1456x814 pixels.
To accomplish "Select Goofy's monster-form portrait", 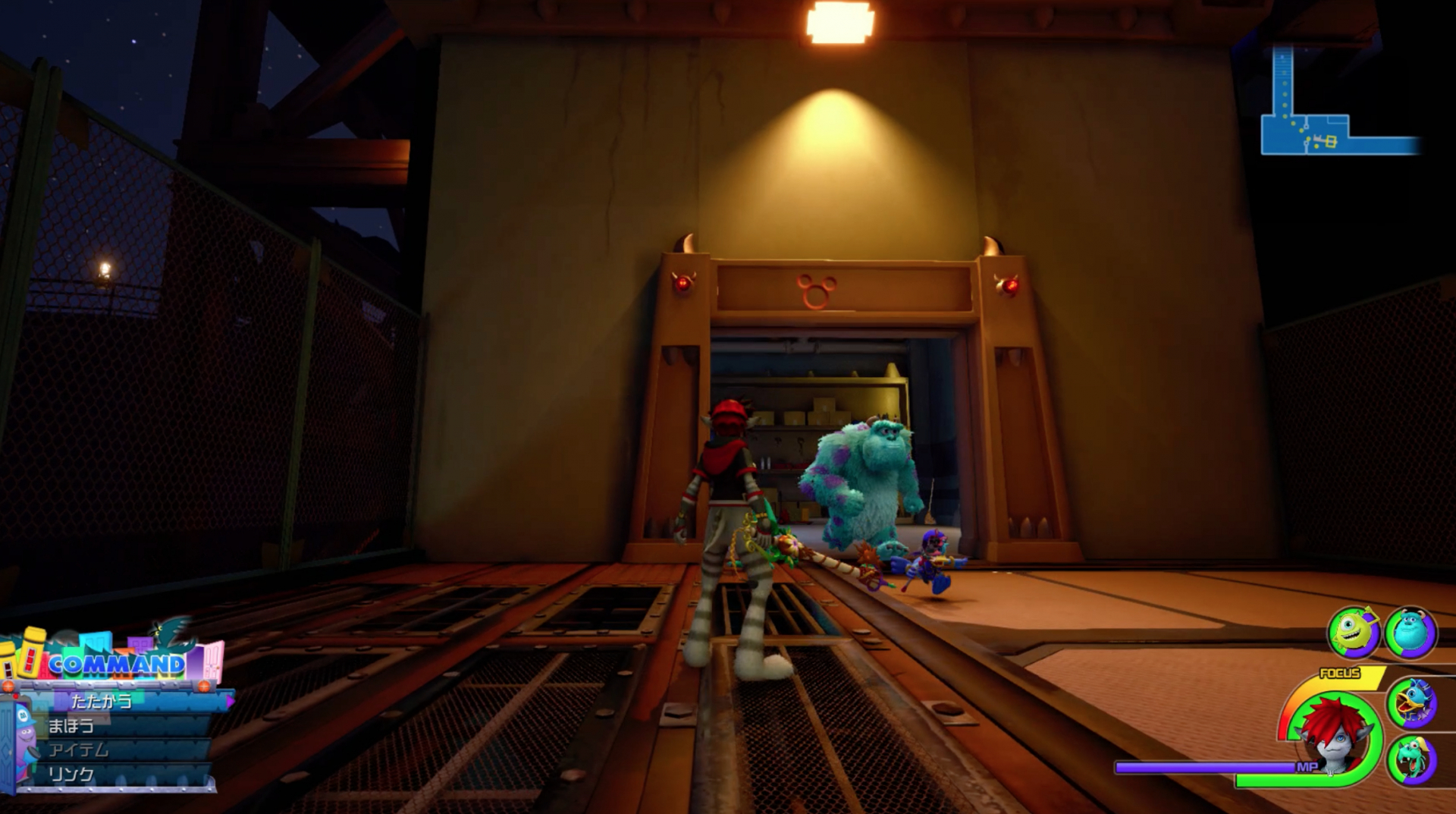I will (1410, 762).
